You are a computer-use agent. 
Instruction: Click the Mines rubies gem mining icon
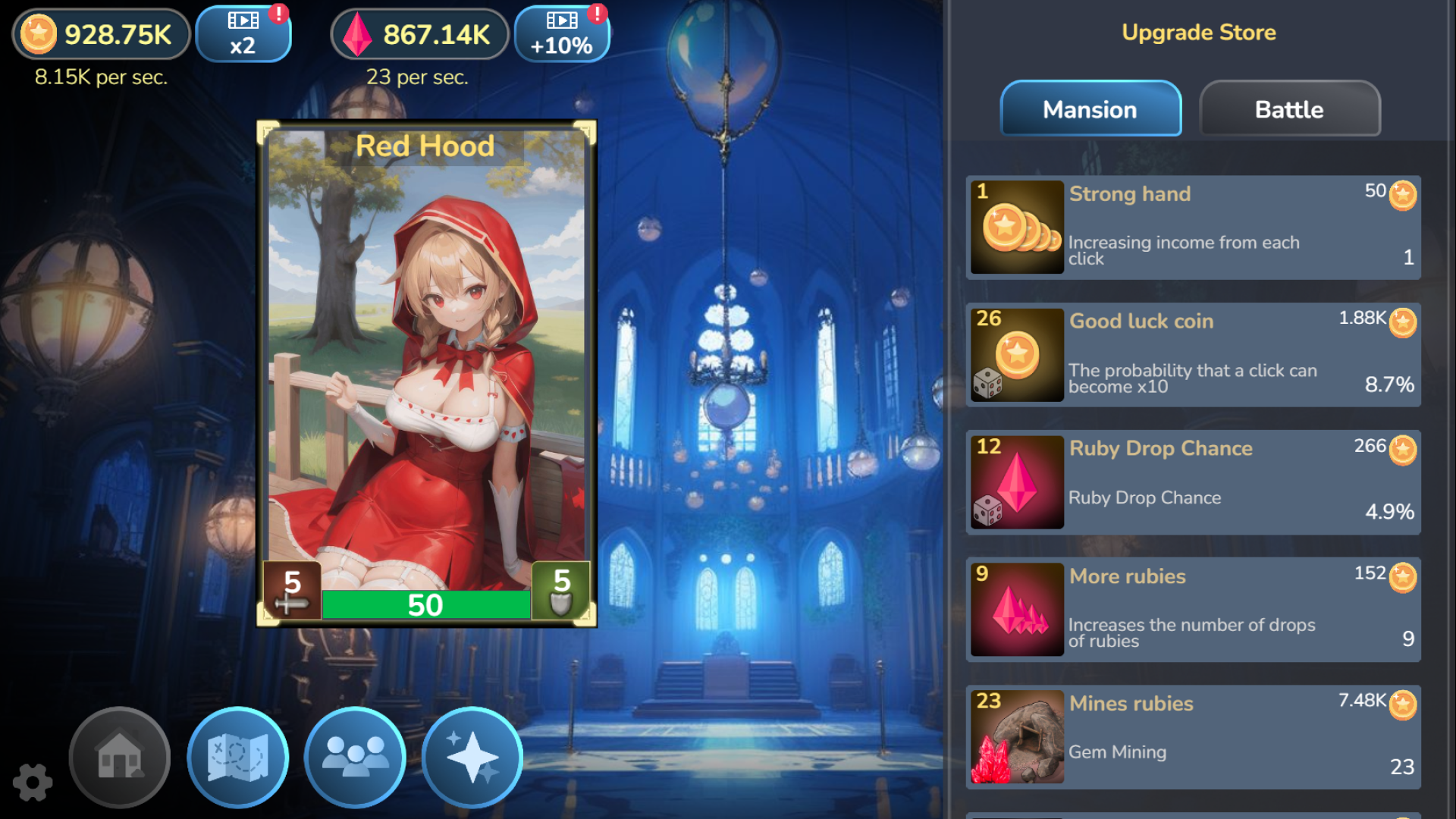click(1018, 739)
